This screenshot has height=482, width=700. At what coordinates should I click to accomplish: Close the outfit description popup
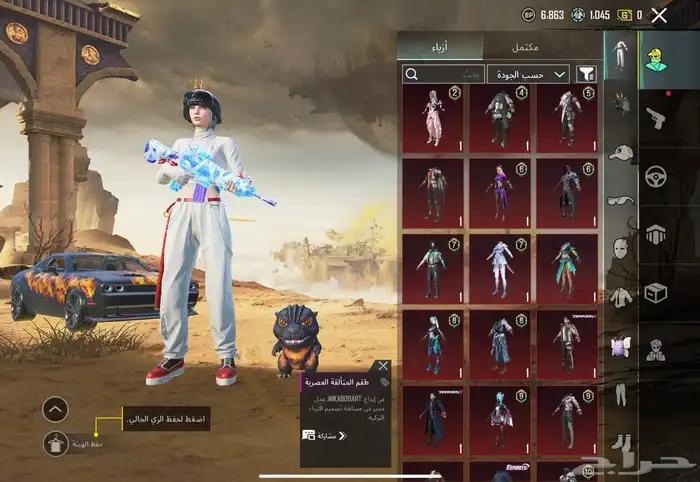[383, 366]
